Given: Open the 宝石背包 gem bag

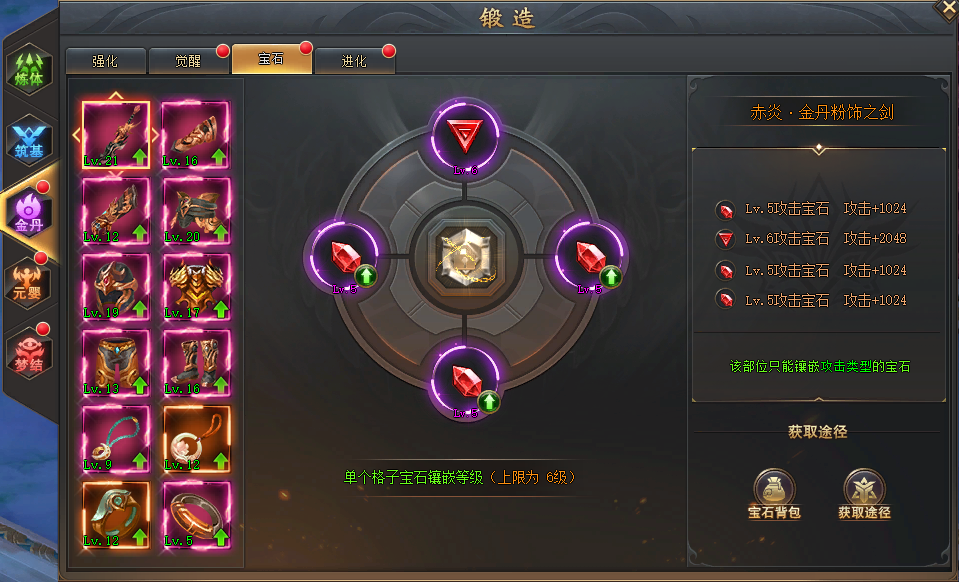Looking at the screenshot, I should [x=775, y=494].
